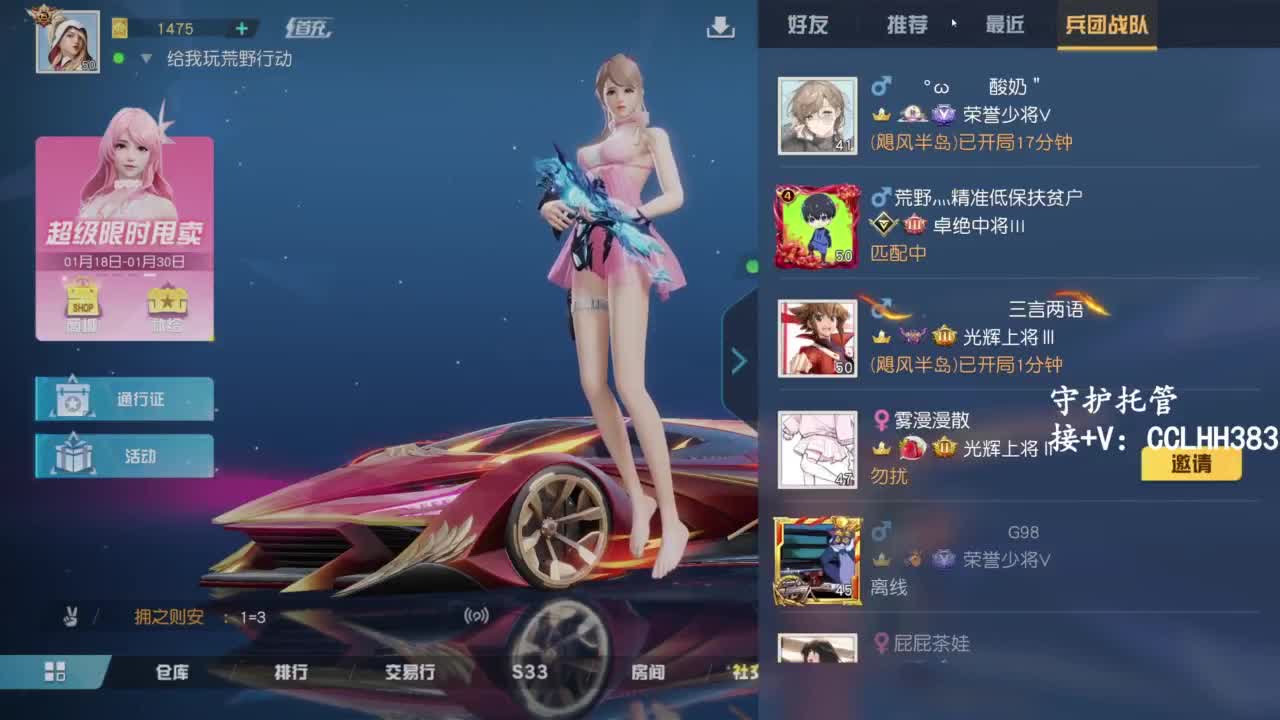Open player 三言两语's avatar portrait
Screen dimensions: 1280x720
(817, 337)
